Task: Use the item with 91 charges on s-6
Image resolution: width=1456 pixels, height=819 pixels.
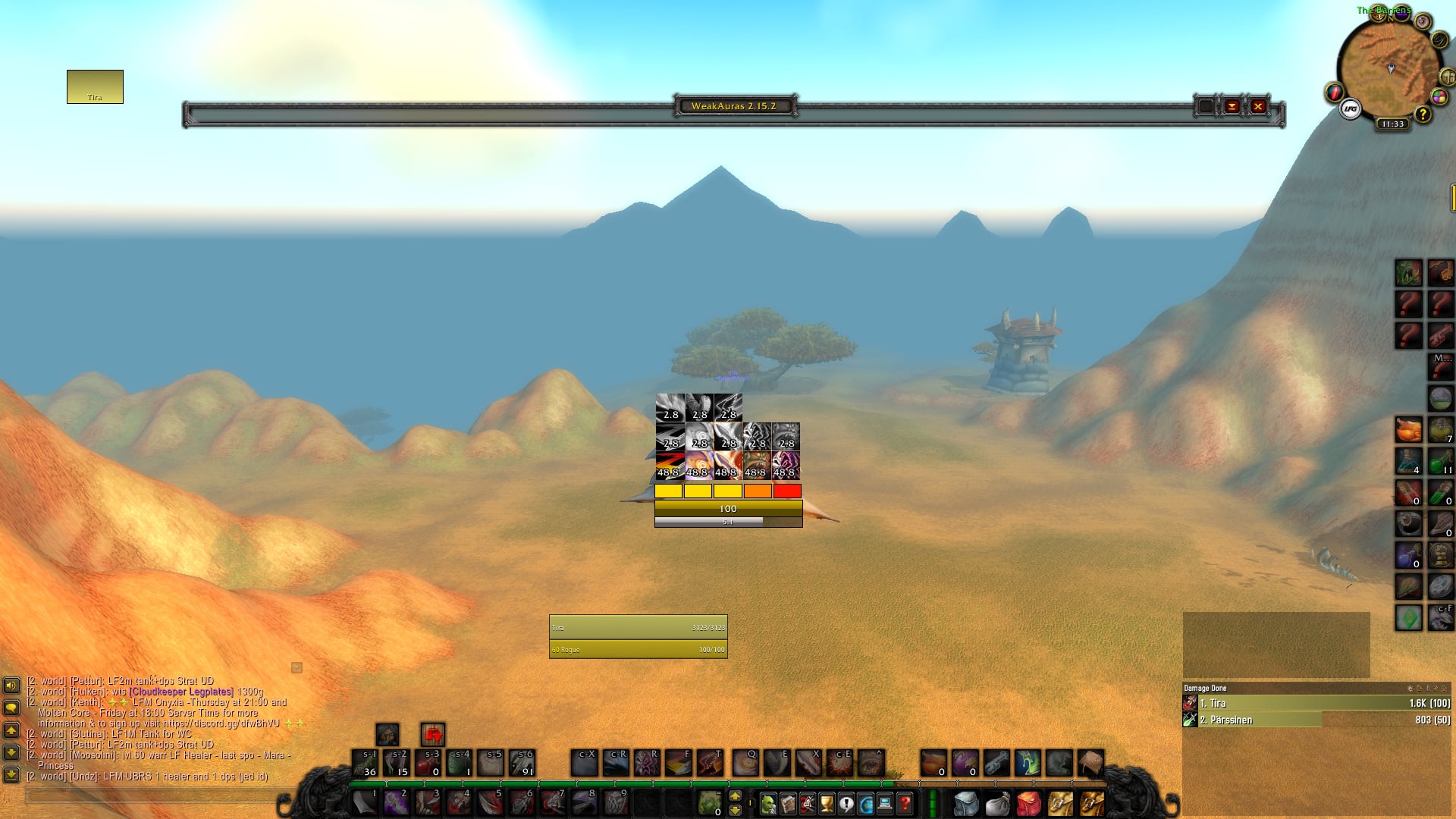Action: [x=522, y=763]
